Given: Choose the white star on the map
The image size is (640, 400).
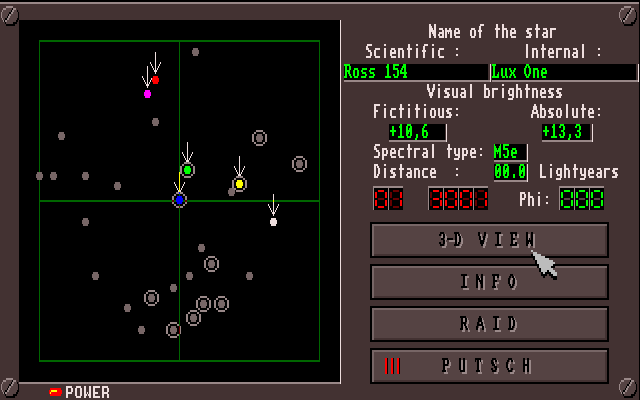Looking at the screenshot, I should (273, 221).
